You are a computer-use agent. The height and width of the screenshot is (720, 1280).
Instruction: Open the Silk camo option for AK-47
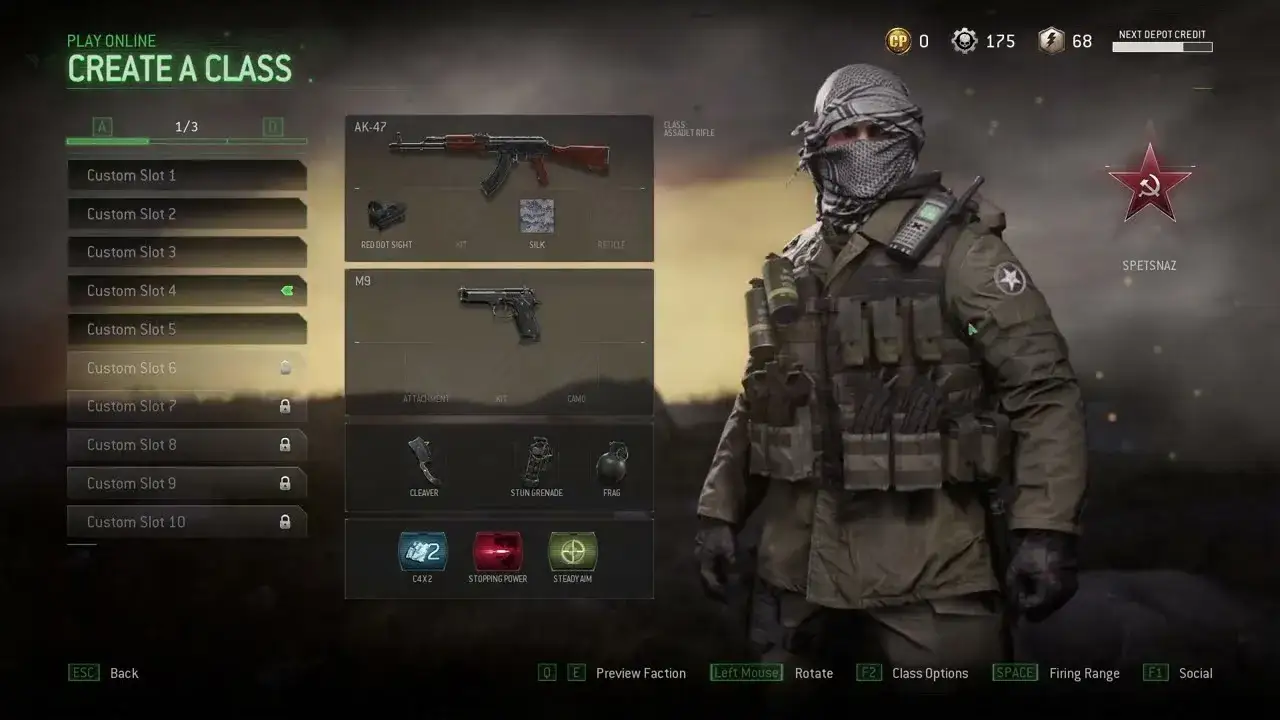[x=537, y=218]
